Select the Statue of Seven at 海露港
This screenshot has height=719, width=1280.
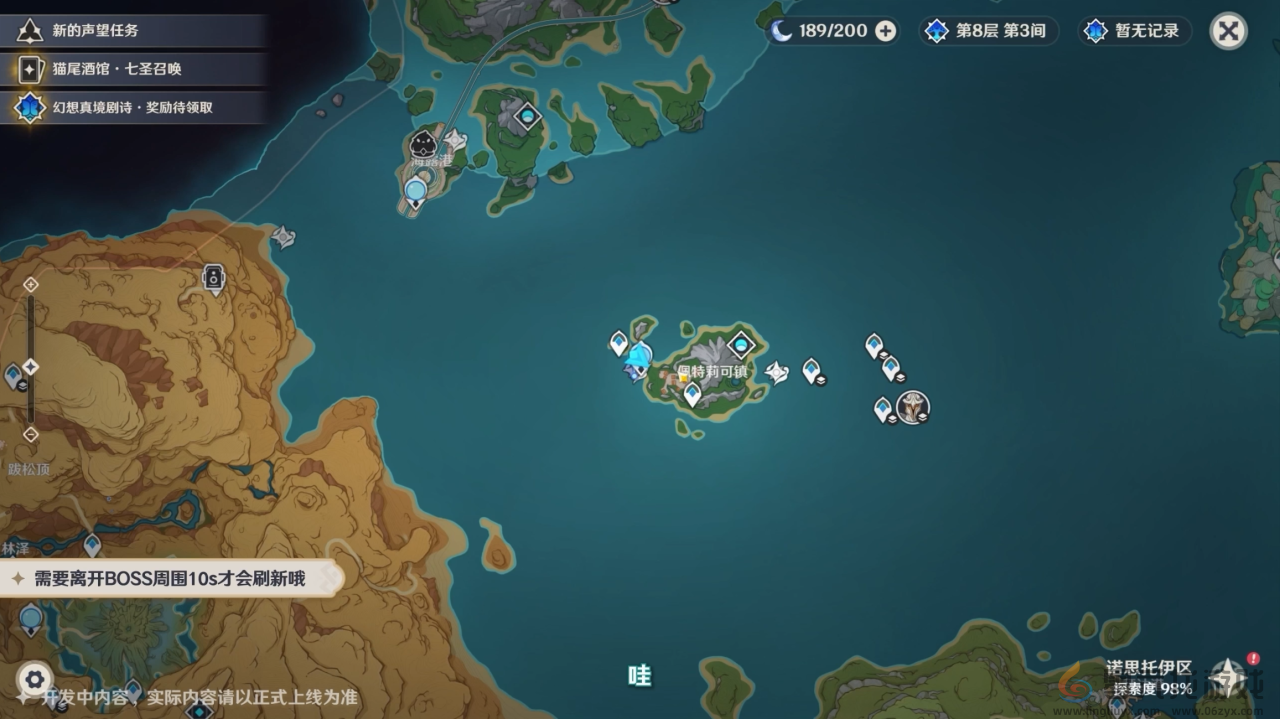tap(416, 190)
